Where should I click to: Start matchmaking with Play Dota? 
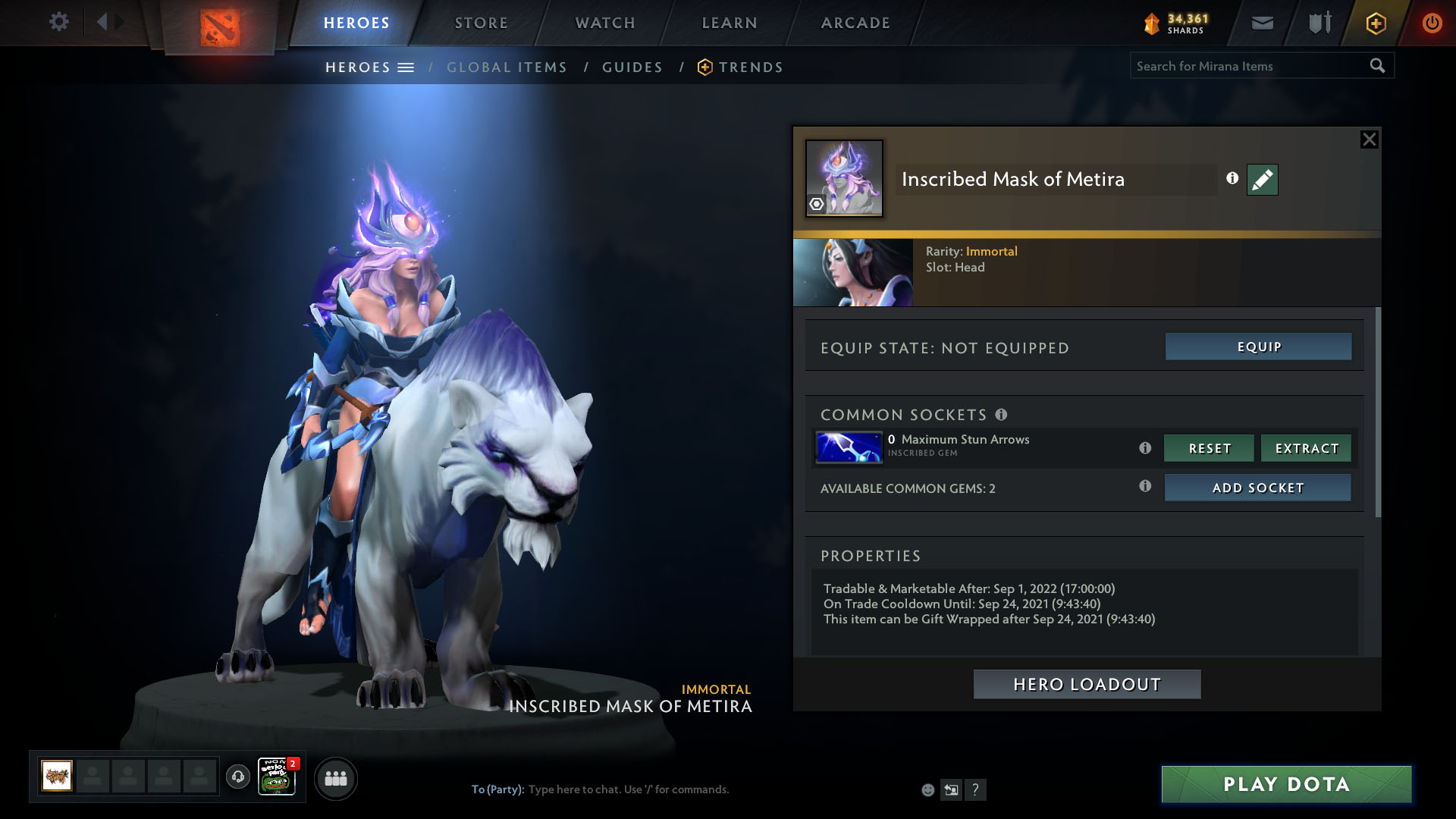point(1286,784)
